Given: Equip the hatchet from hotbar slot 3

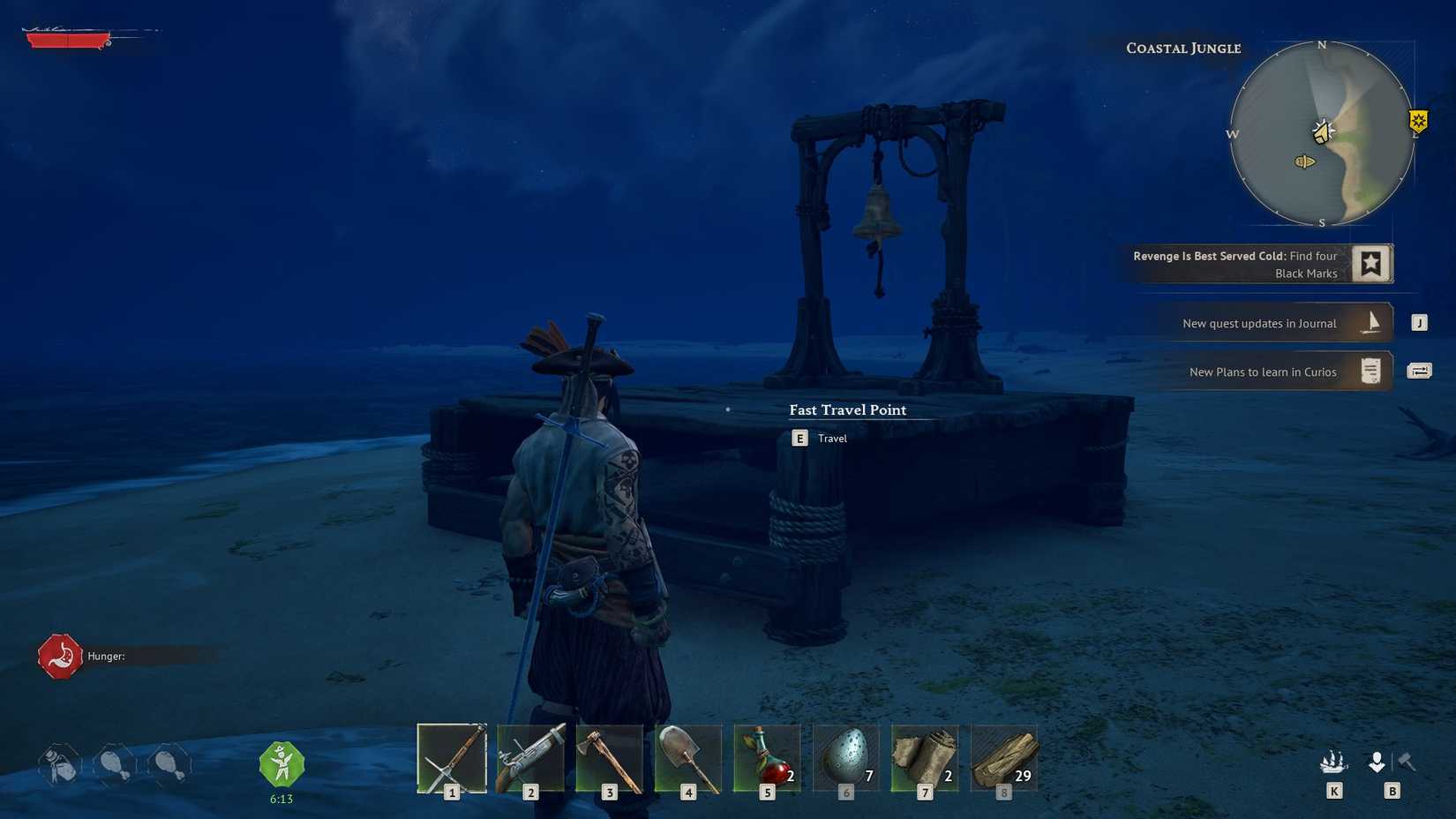Looking at the screenshot, I should tap(609, 757).
